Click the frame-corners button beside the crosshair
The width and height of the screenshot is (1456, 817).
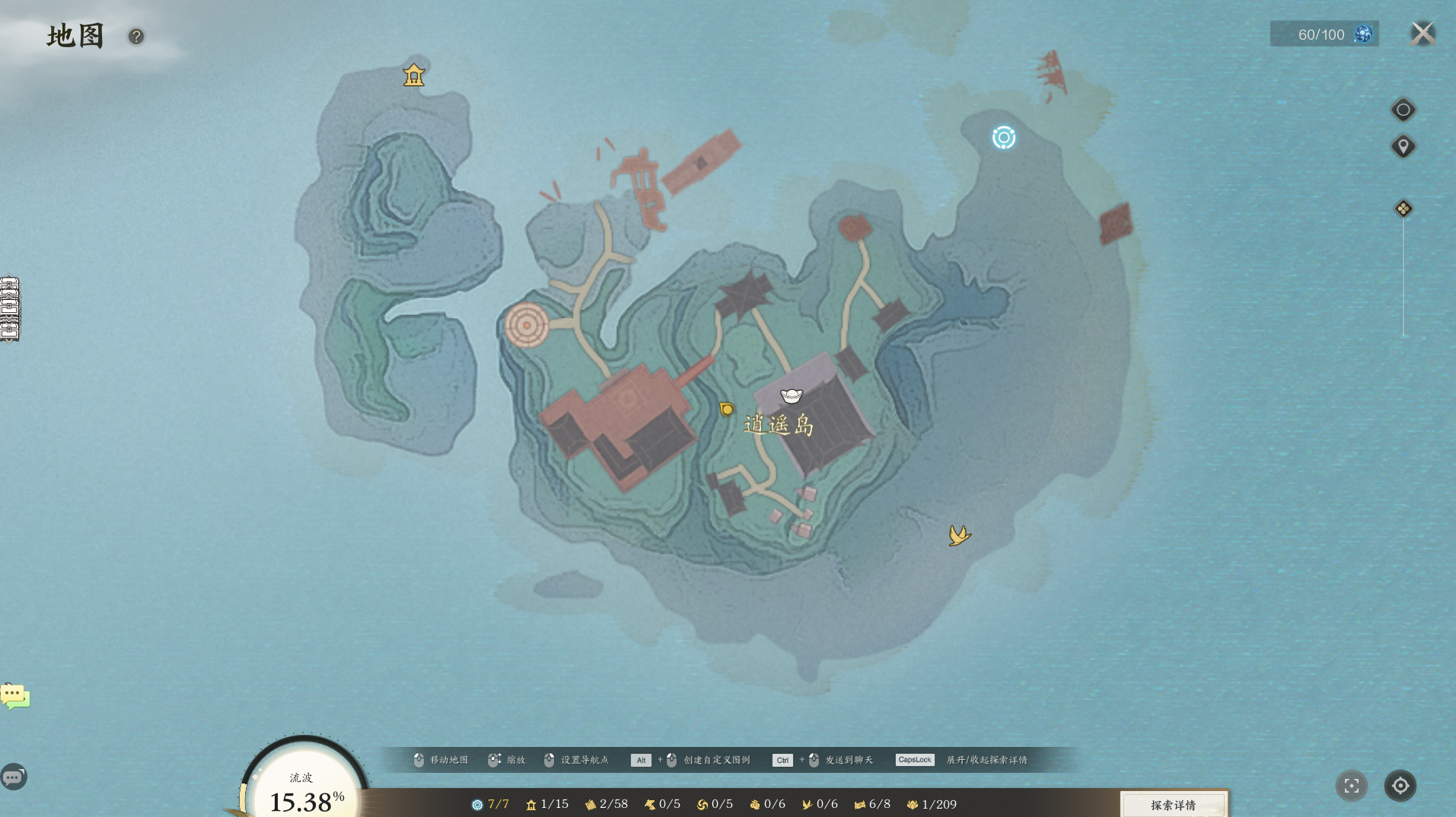(1351, 786)
